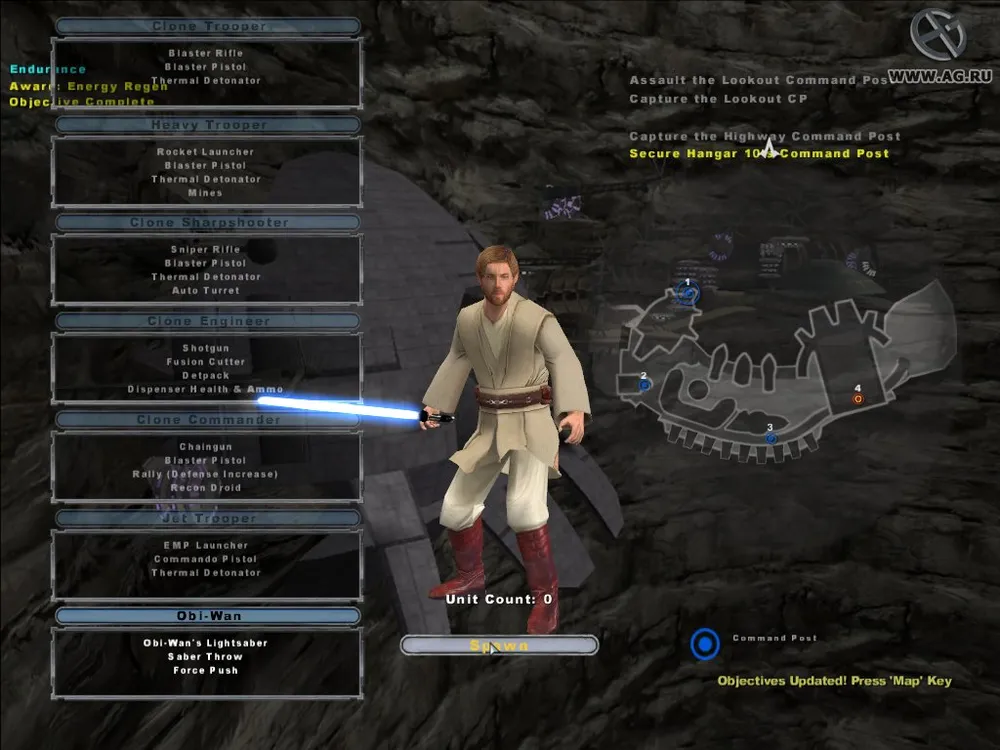Select the Clone Trooper class
The image size is (1000, 750).
[x=208, y=26]
